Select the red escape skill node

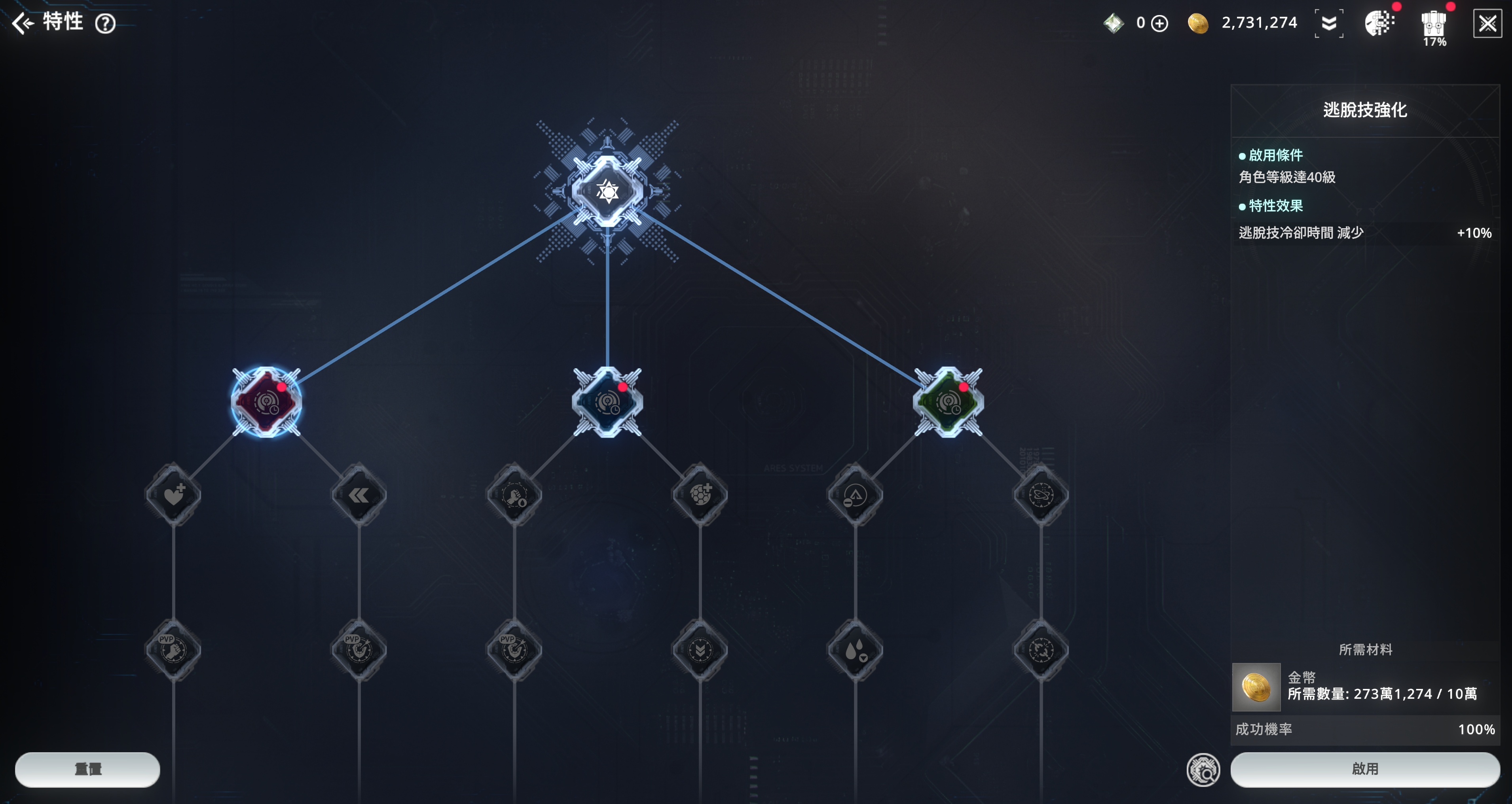point(266,402)
